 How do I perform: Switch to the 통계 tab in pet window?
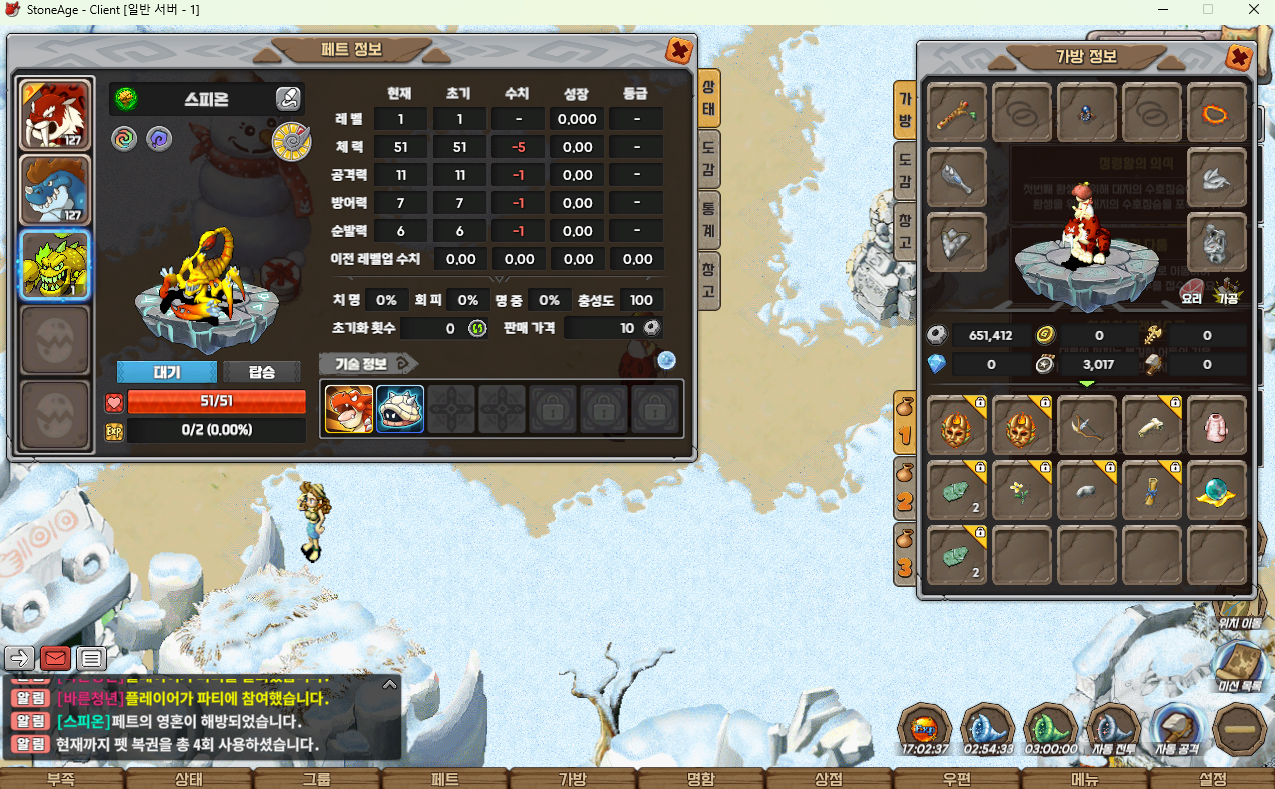click(707, 220)
